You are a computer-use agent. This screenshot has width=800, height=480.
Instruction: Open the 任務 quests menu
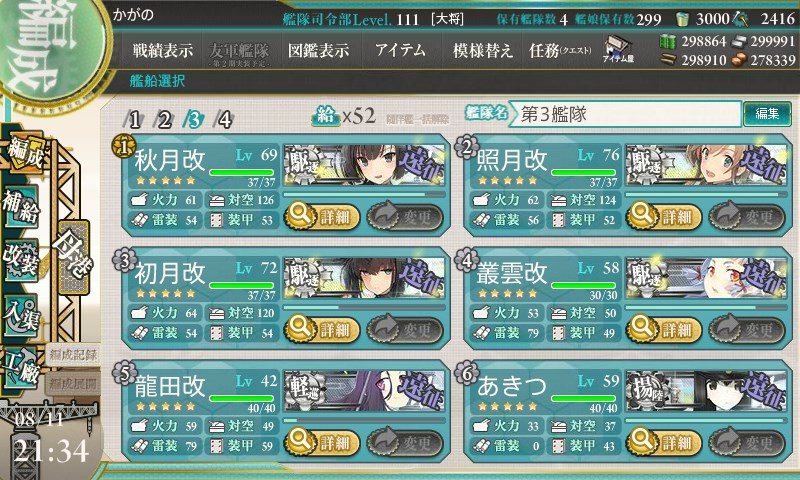pyautogui.click(x=560, y=50)
